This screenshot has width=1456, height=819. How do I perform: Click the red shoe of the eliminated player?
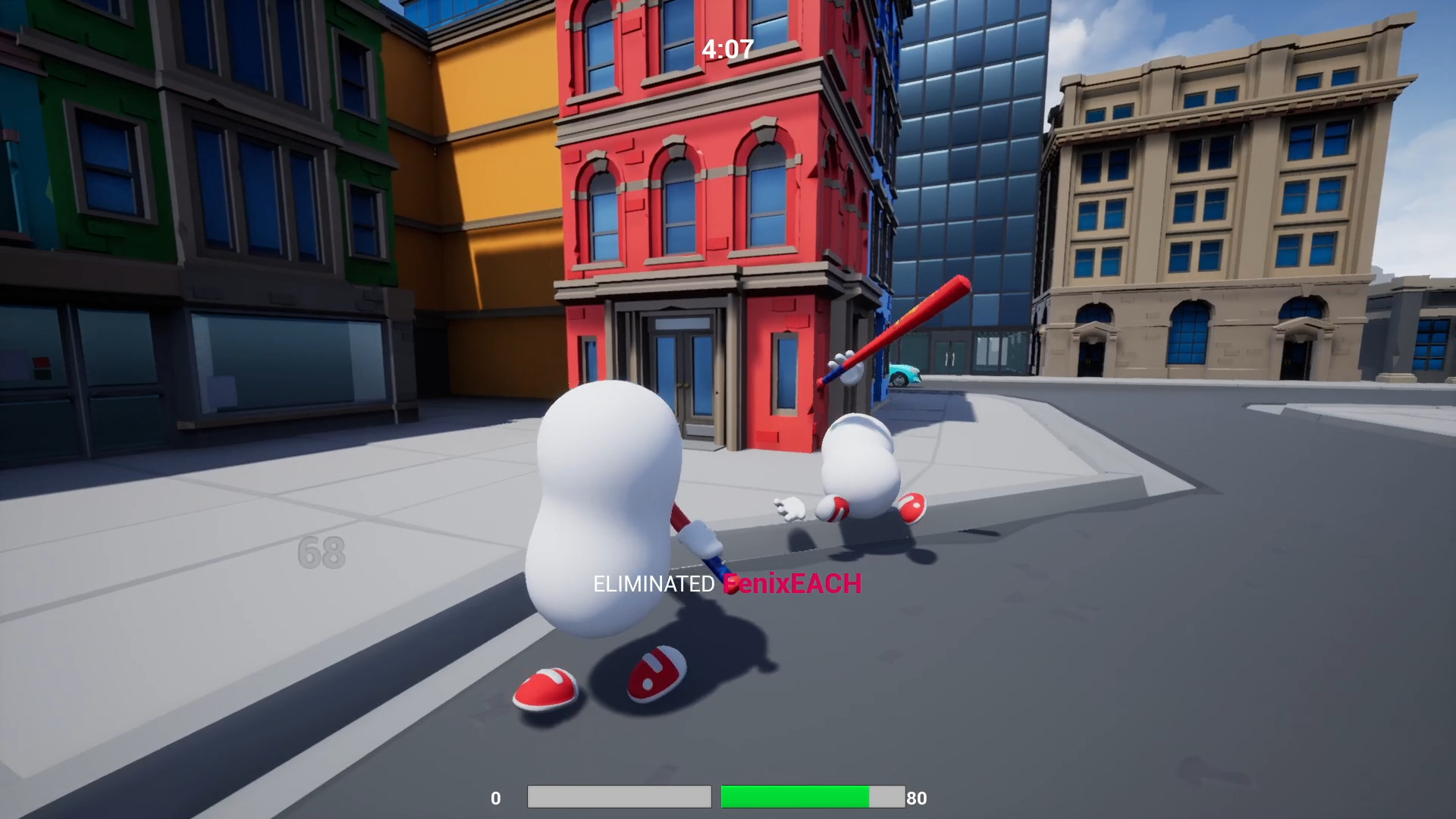[912, 507]
